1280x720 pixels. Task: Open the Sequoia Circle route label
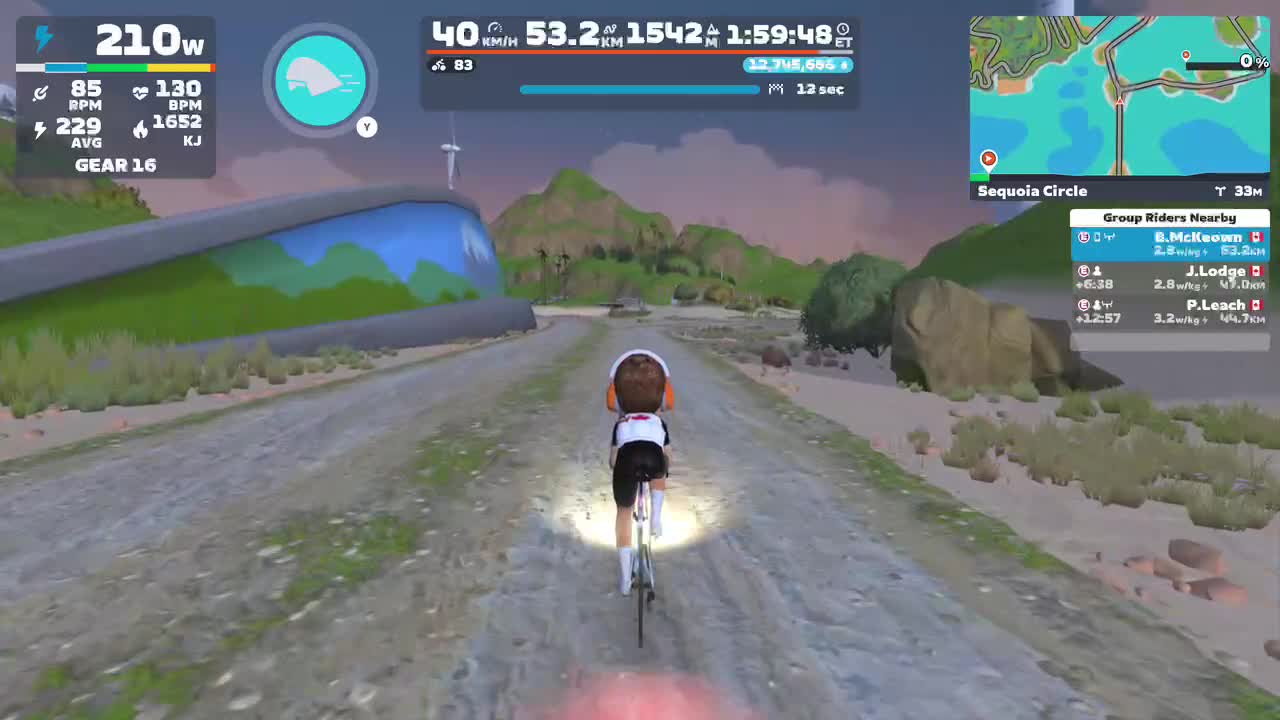pyautogui.click(x=1032, y=191)
